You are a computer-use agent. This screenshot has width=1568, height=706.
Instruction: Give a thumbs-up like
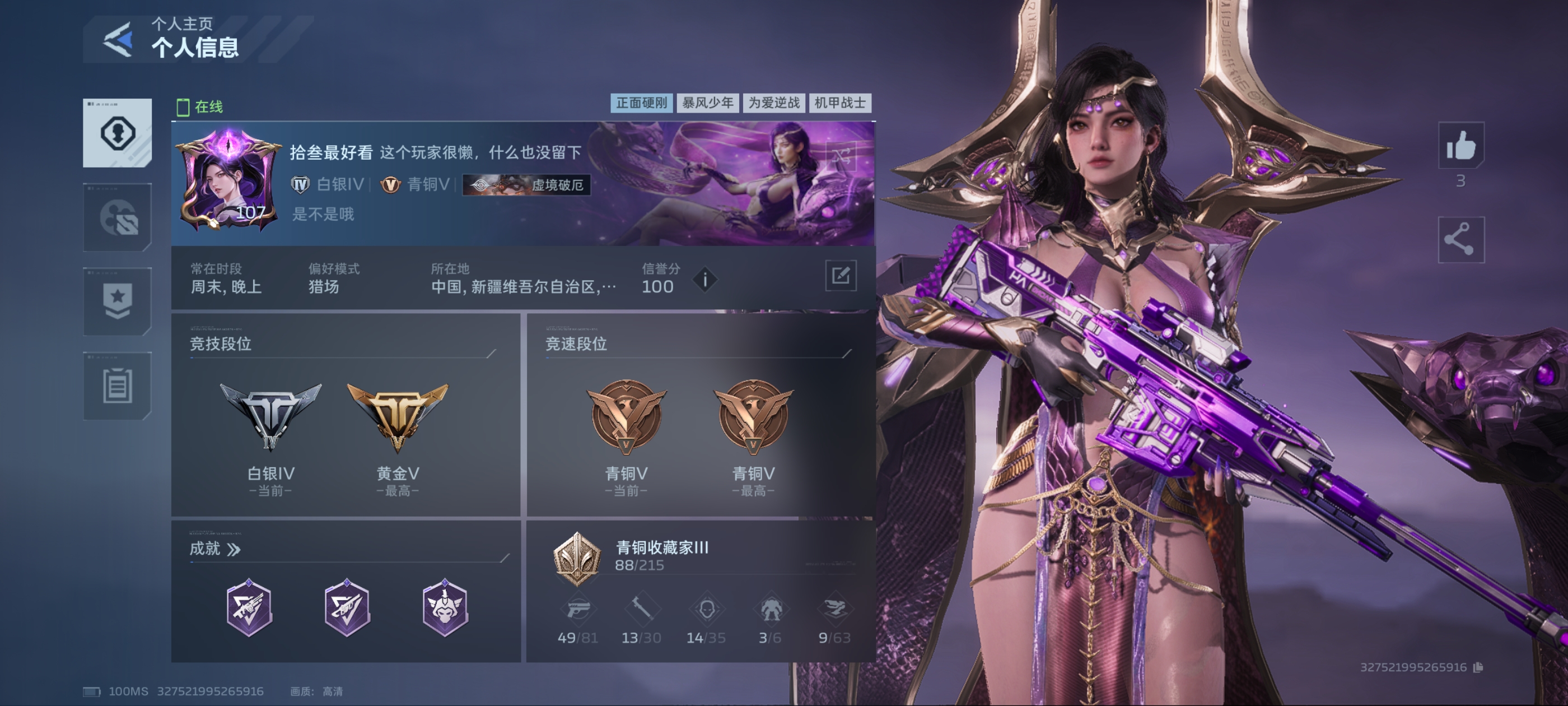[x=1460, y=146]
